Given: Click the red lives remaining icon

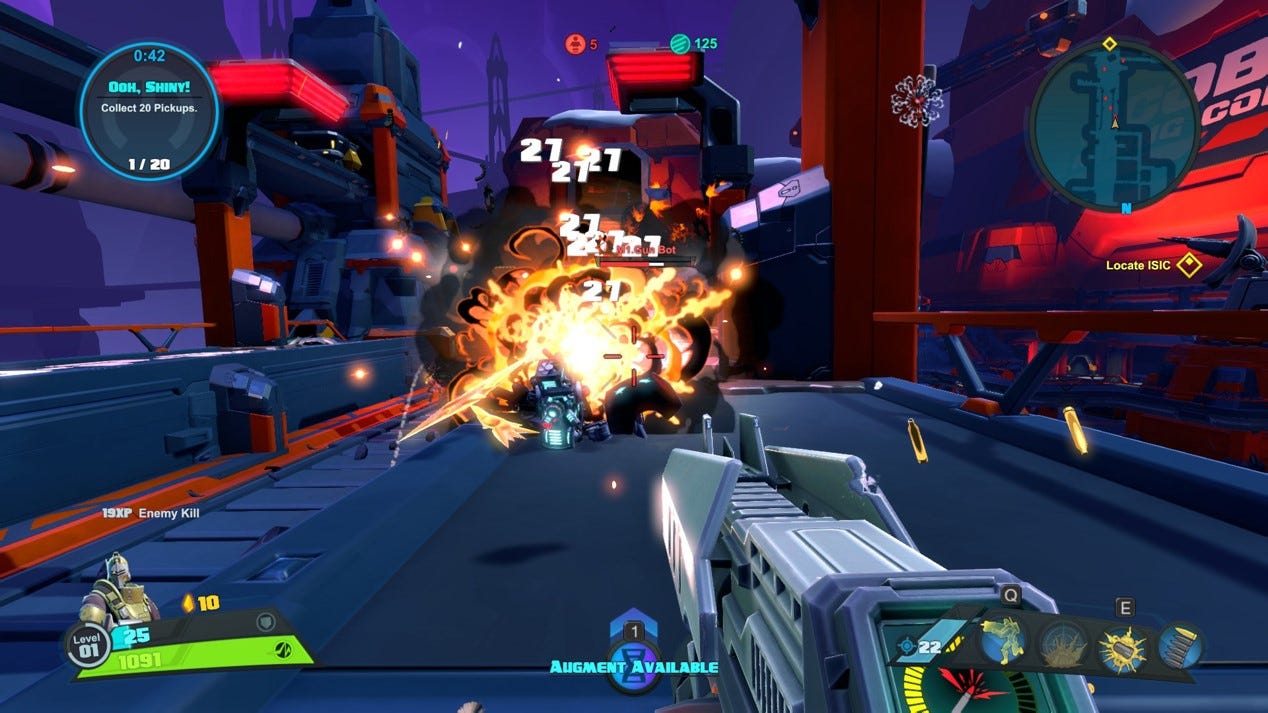Looking at the screenshot, I should pos(575,44).
